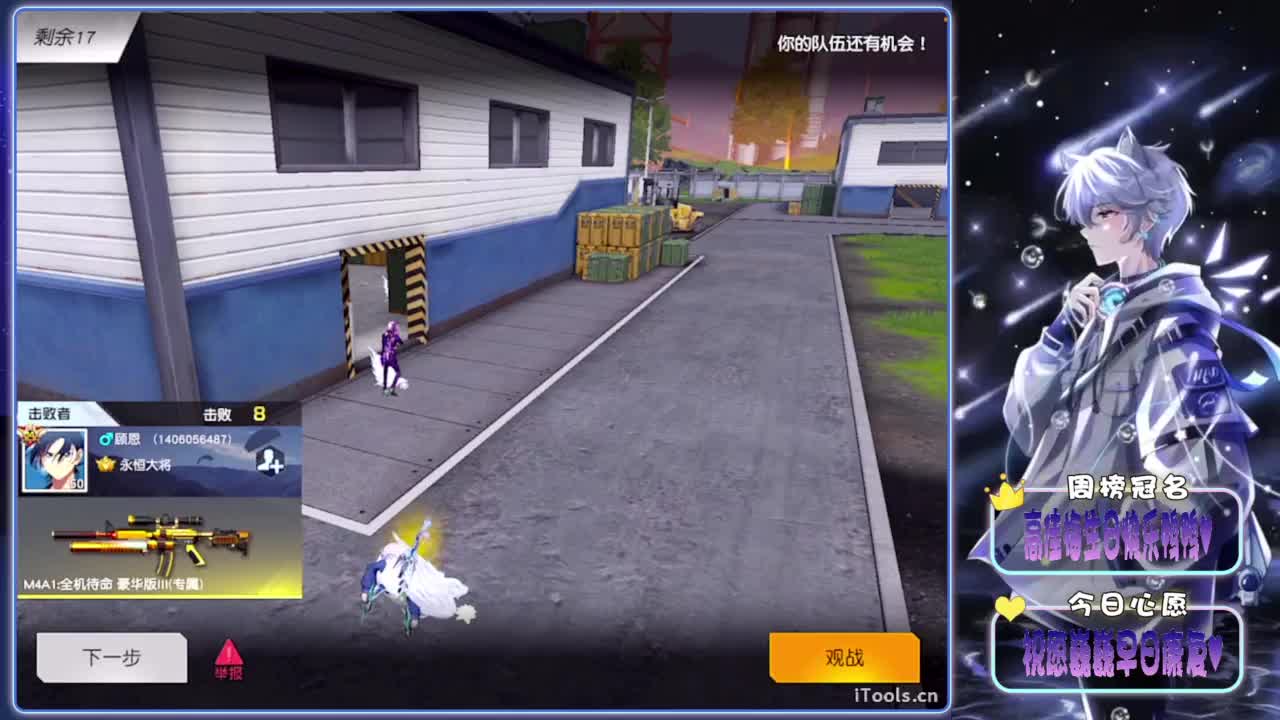
Task: Click the purple character standing in the doorway
Action: pyautogui.click(x=390, y=350)
